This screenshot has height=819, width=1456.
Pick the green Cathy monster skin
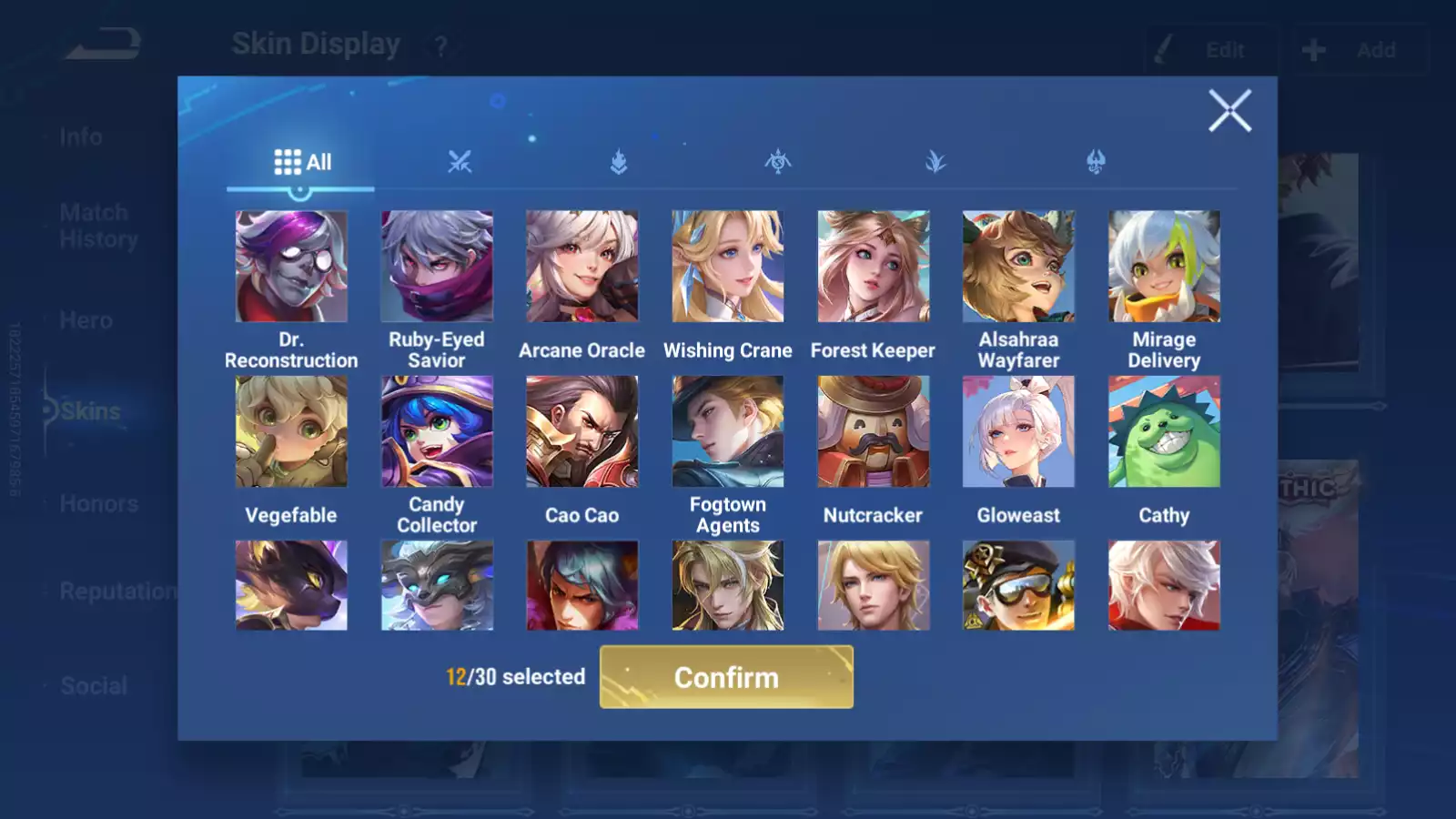(x=1164, y=431)
